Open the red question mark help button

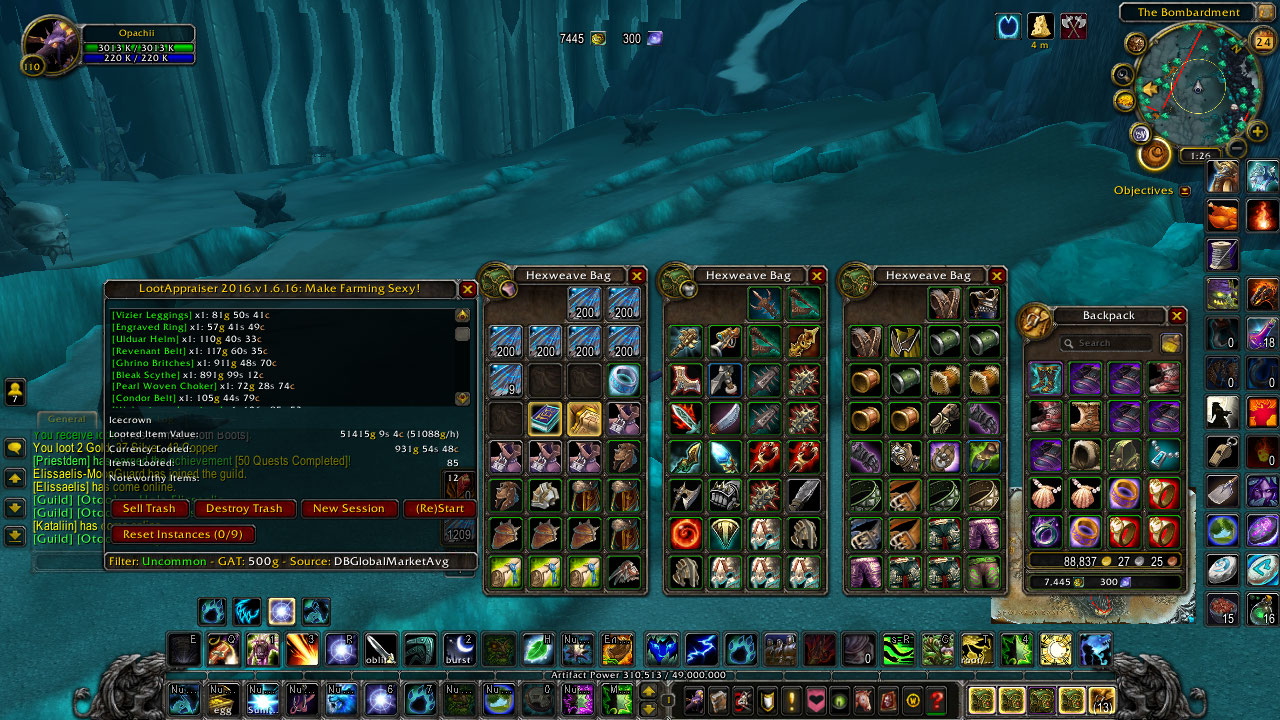(936, 699)
